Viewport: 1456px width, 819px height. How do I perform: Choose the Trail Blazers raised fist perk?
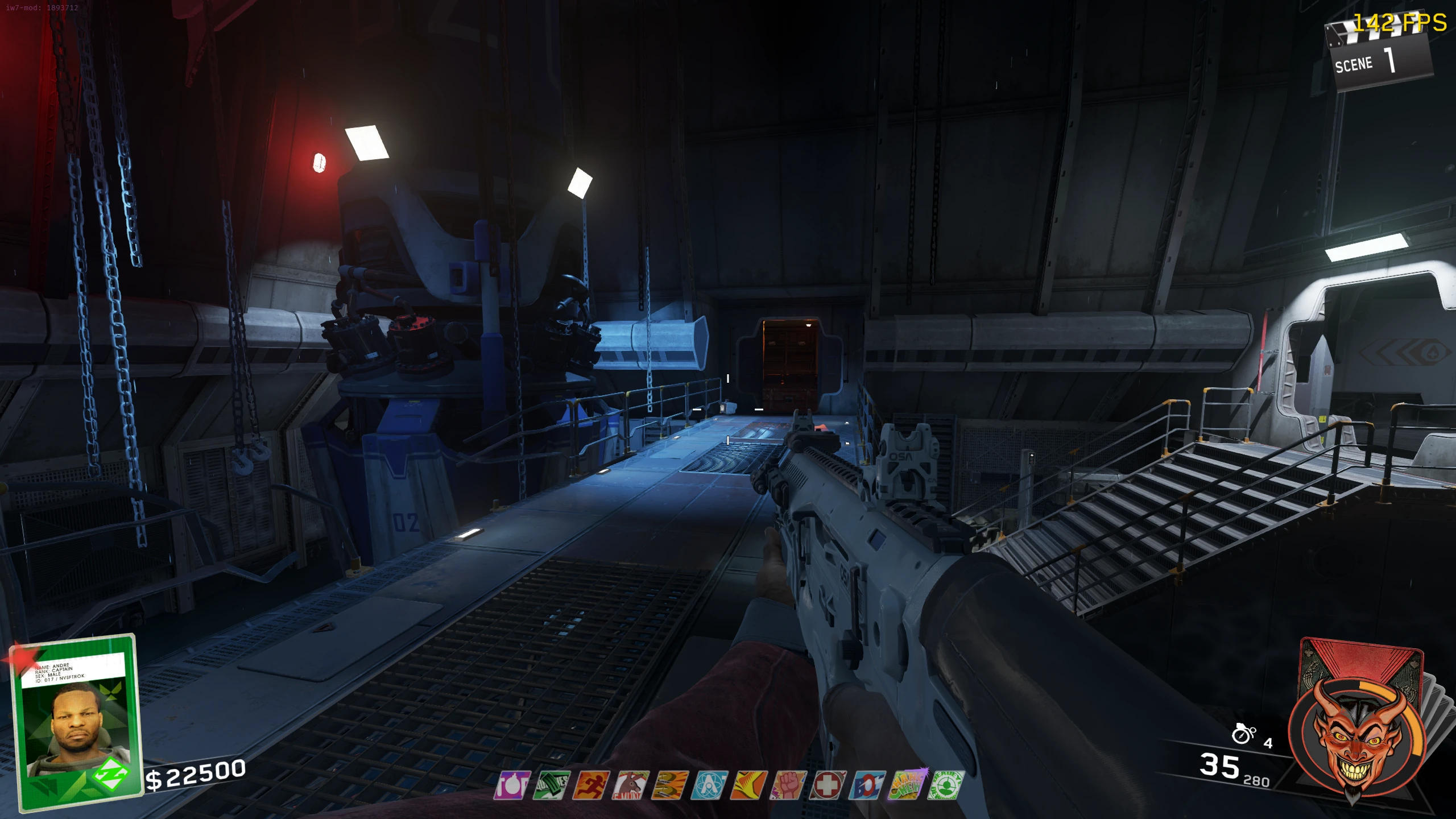click(x=788, y=785)
